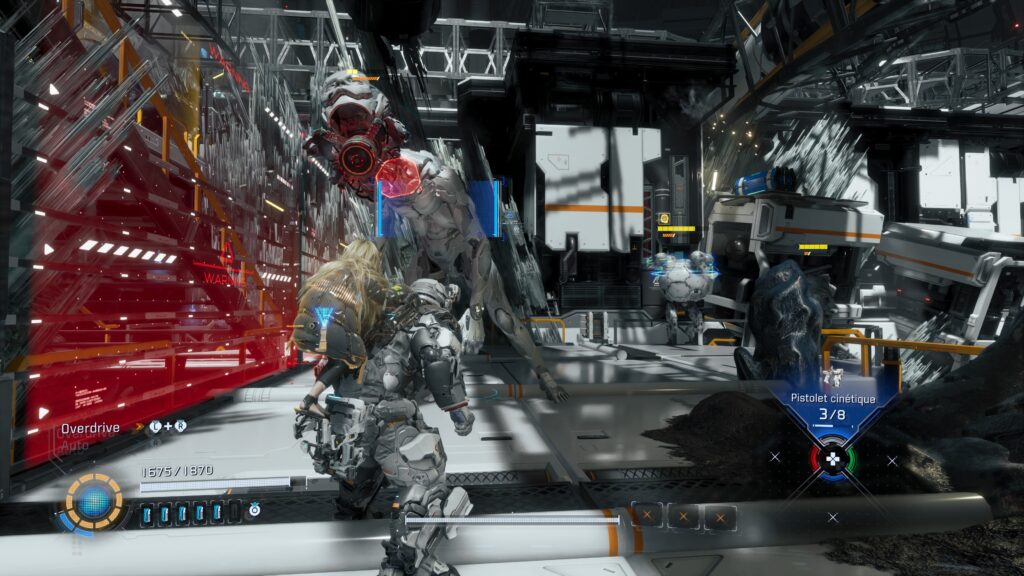The height and width of the screenshot is (576, 1024).
Task: Select the Pistolet cinétique weapon slot
Action: (832, 406)
